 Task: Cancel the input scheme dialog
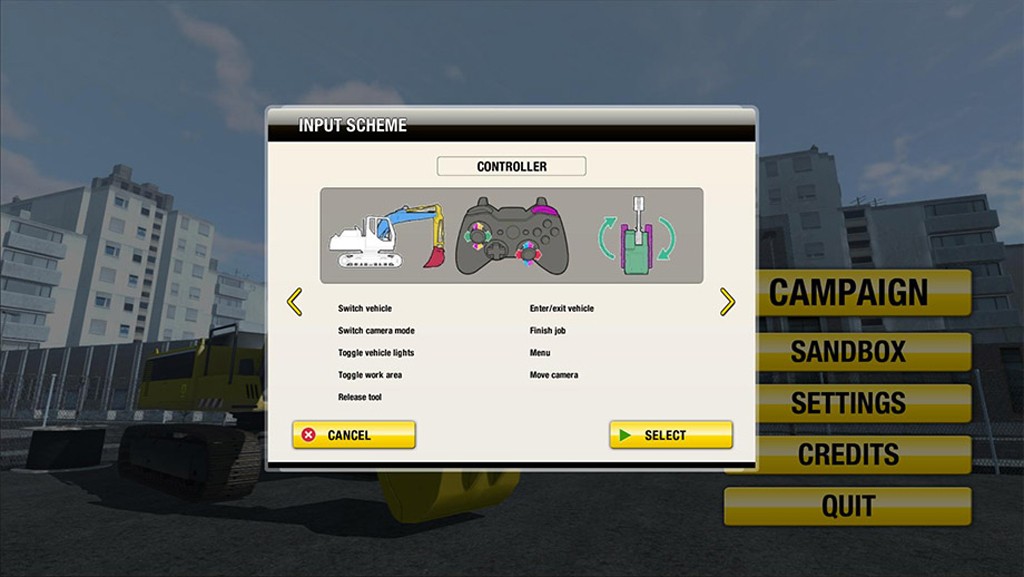(353, 435)
